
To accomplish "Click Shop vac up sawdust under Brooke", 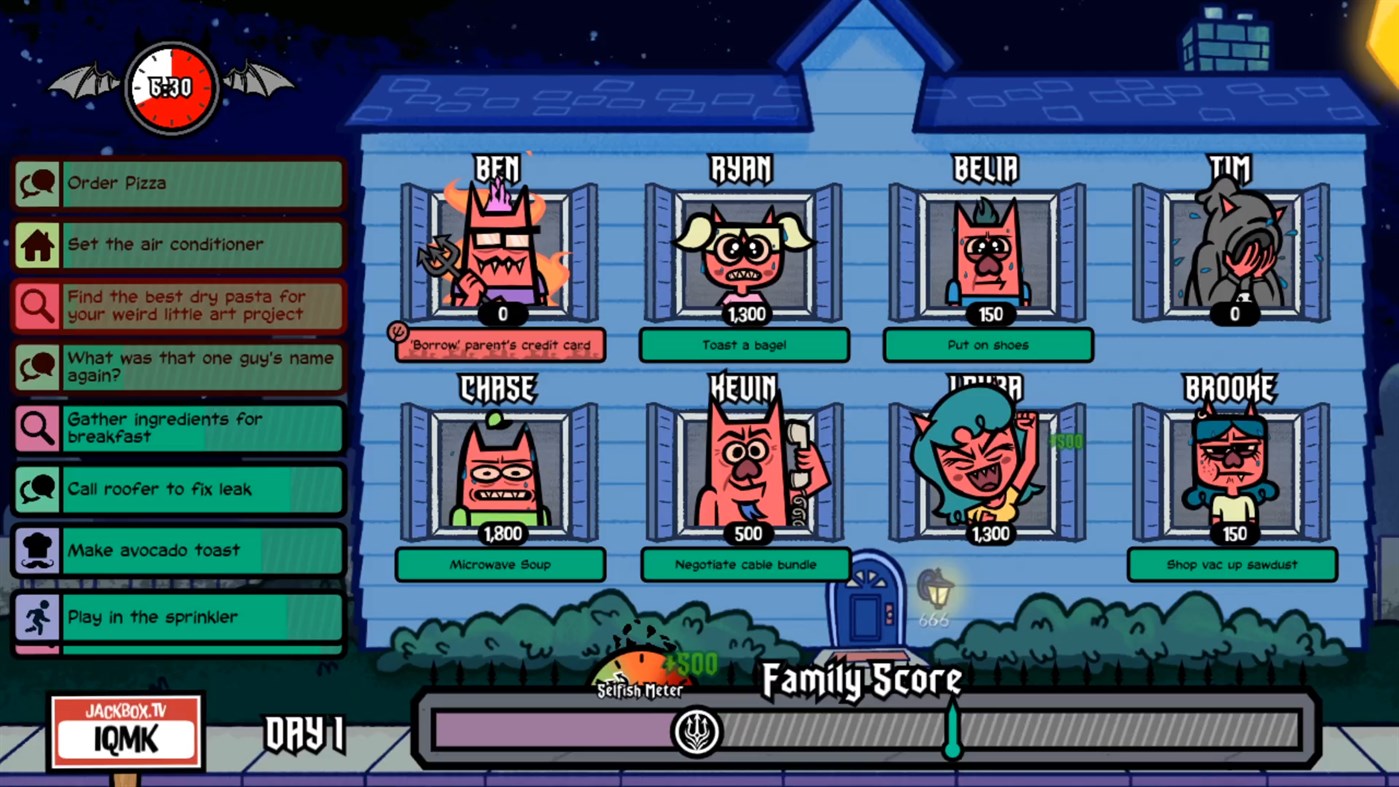I will tap(1232, 565).
